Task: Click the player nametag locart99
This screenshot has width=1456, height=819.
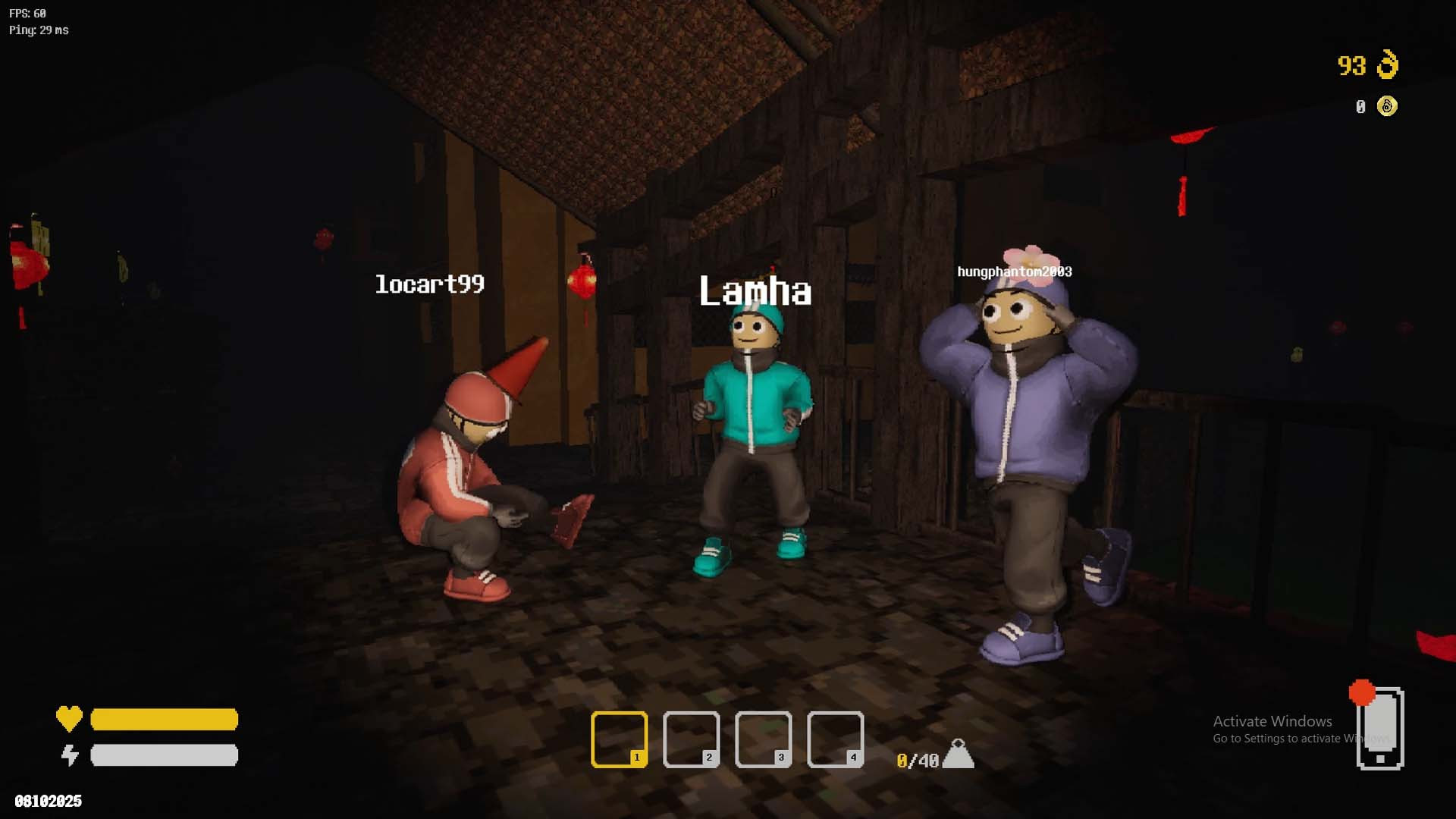Action: 429,283
